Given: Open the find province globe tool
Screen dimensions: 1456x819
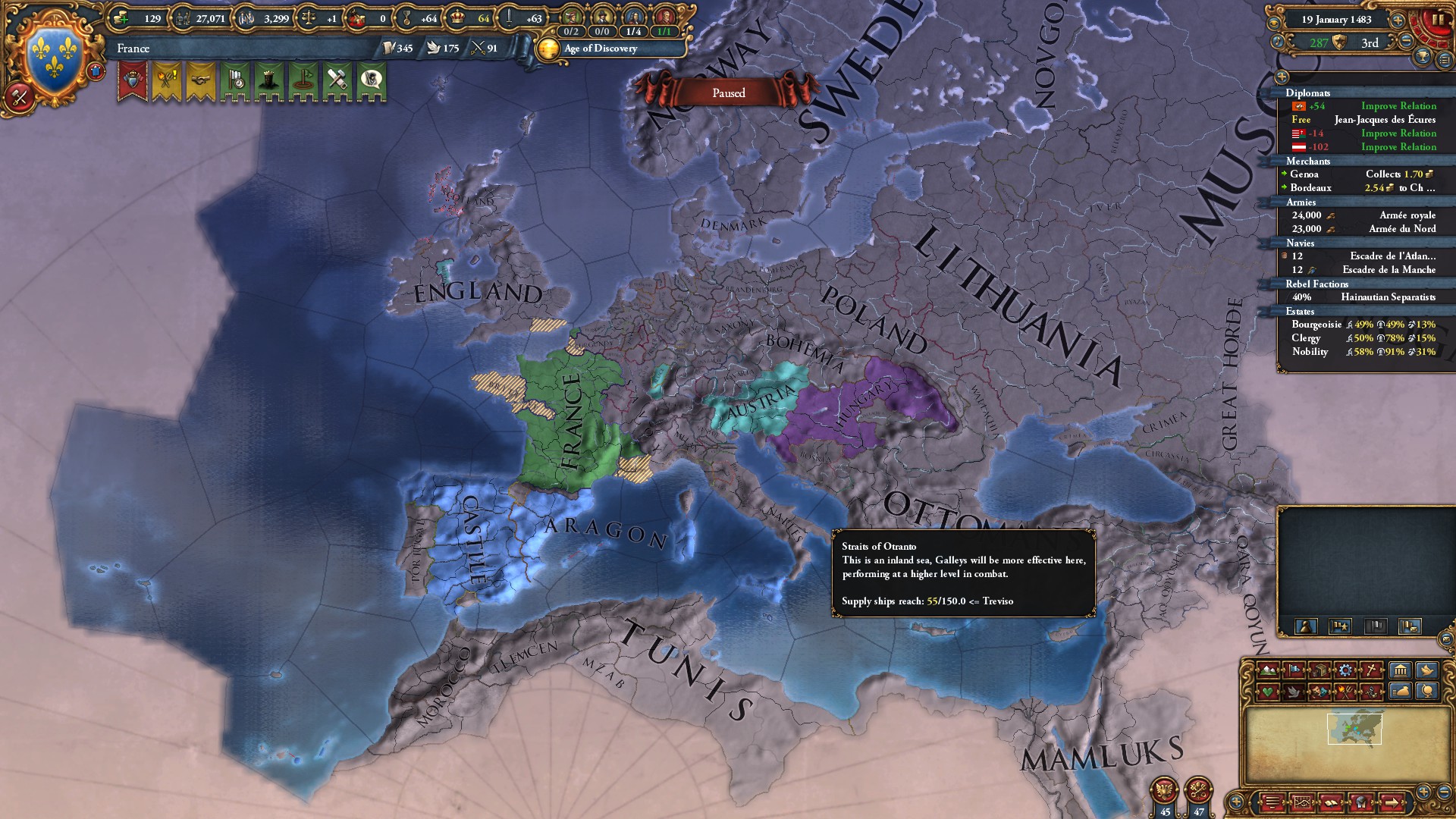Looking at the screenshot, I should (x=1426, y=692).
